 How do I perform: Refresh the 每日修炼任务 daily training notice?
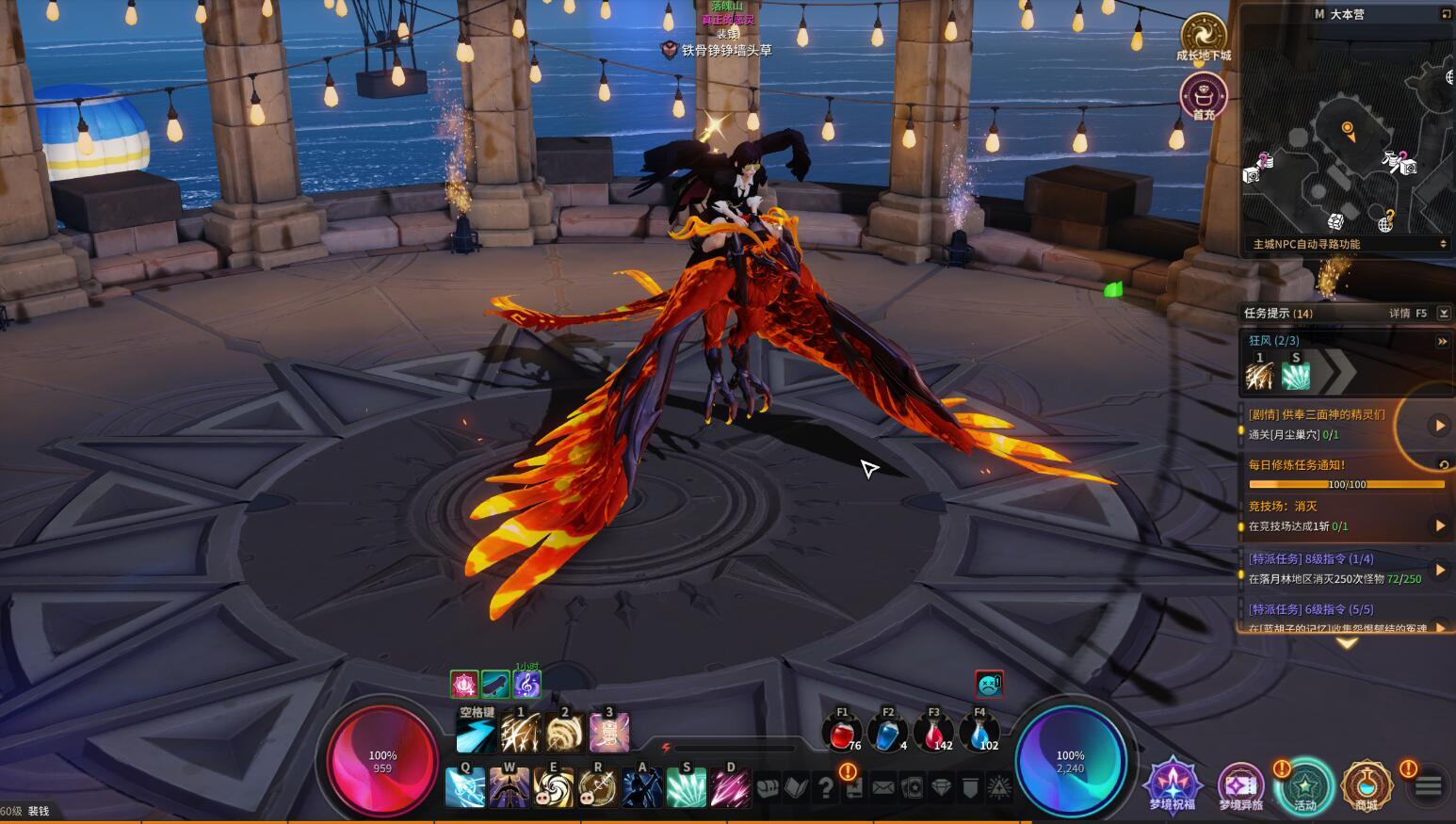click(1443, 464)
